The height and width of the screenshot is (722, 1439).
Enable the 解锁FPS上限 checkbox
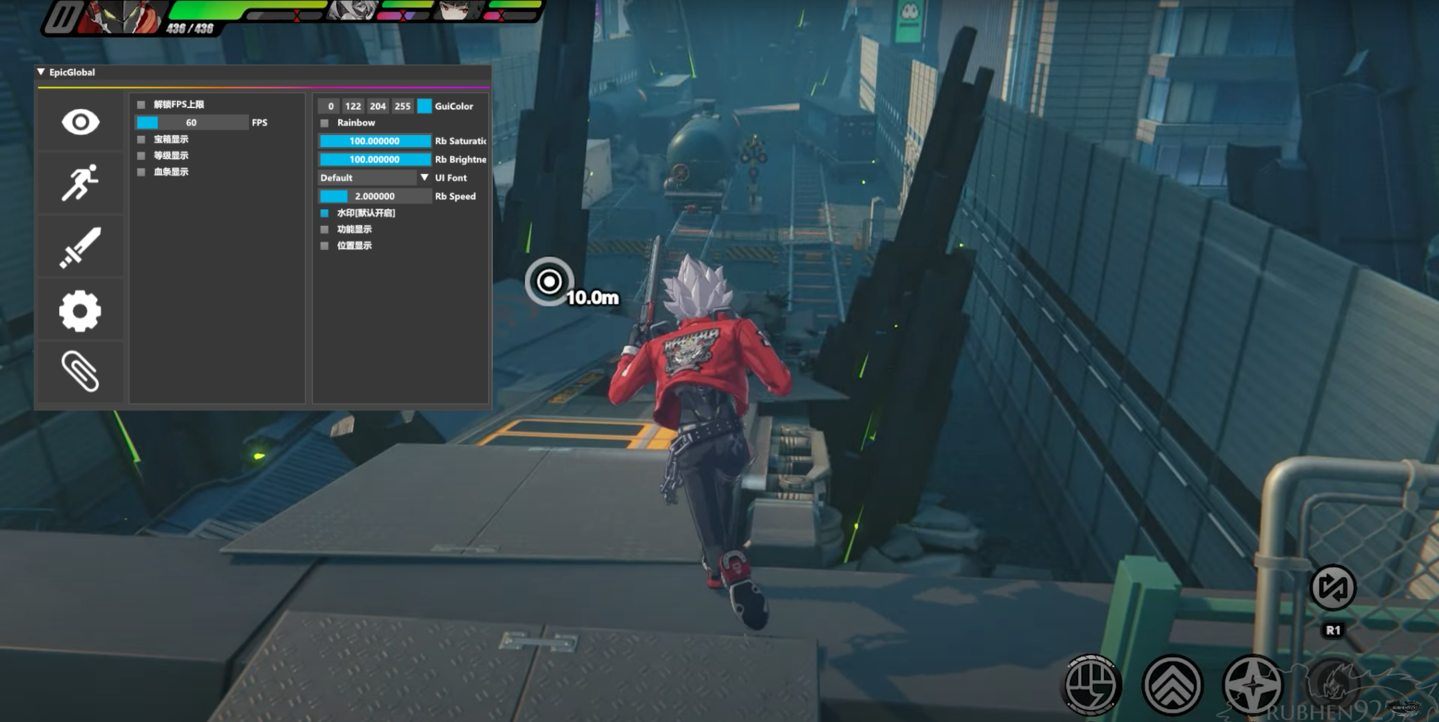click(x=141, y=105)
